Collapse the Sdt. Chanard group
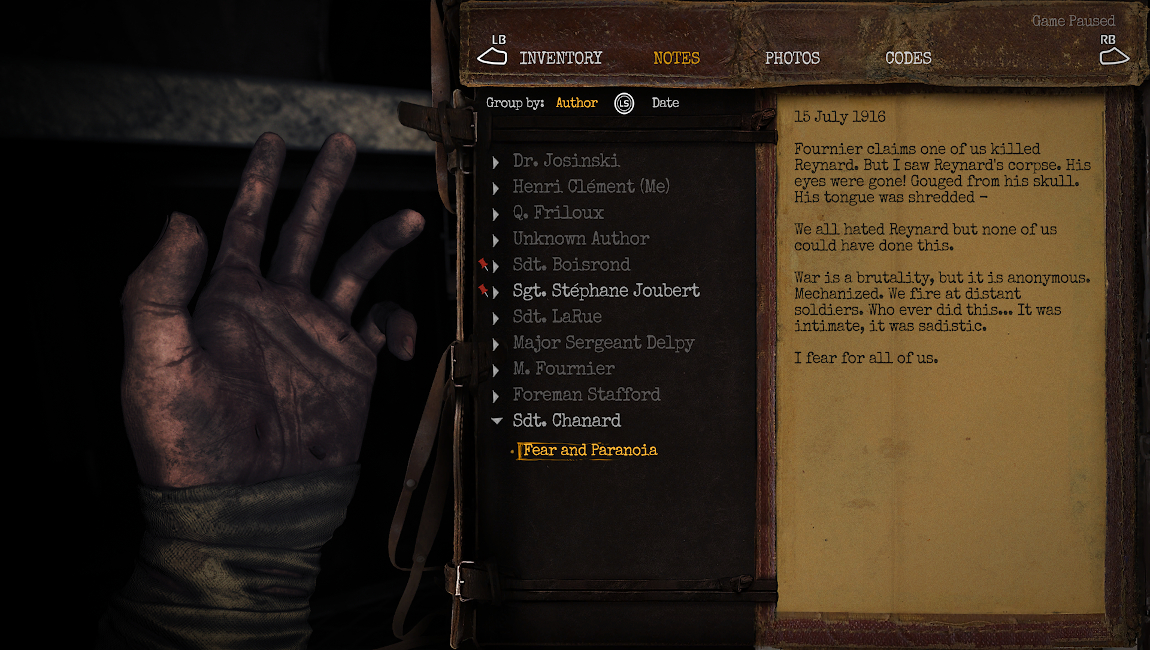This screenshot has width=1150, height=650. point(566,421)
